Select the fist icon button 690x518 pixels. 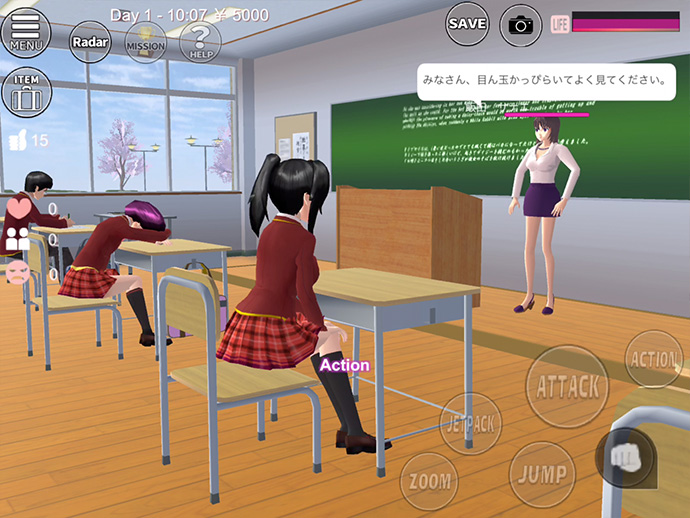click(625, 456)
